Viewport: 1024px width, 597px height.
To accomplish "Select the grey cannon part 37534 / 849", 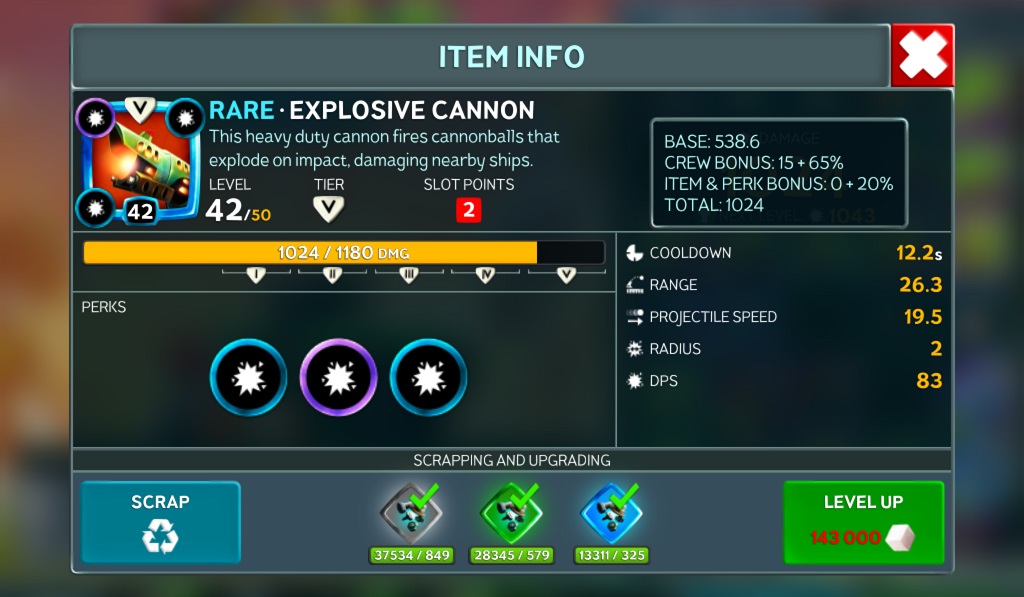I will point(411,514).
